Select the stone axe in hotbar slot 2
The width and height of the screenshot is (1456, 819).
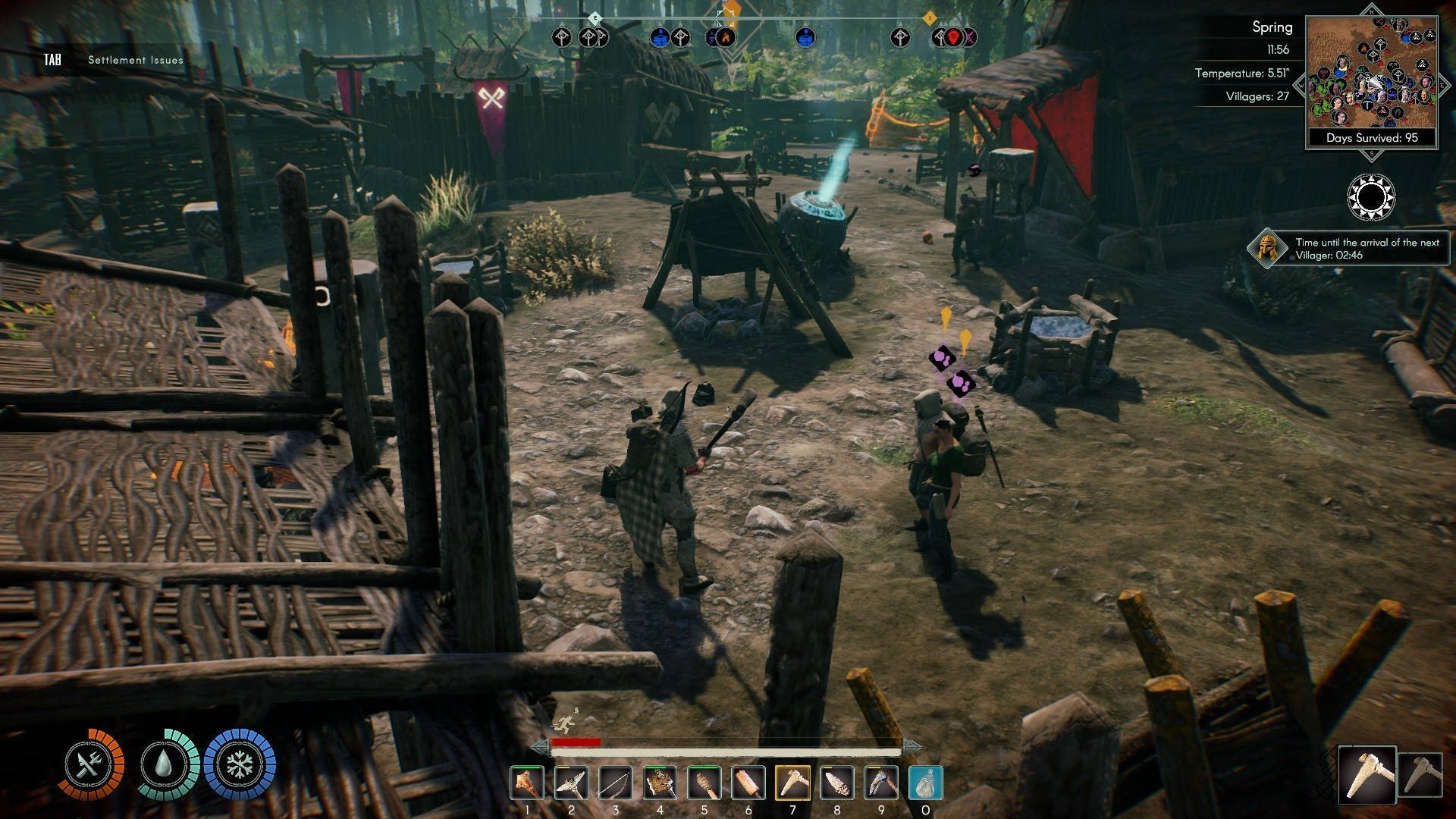(571, 783)
